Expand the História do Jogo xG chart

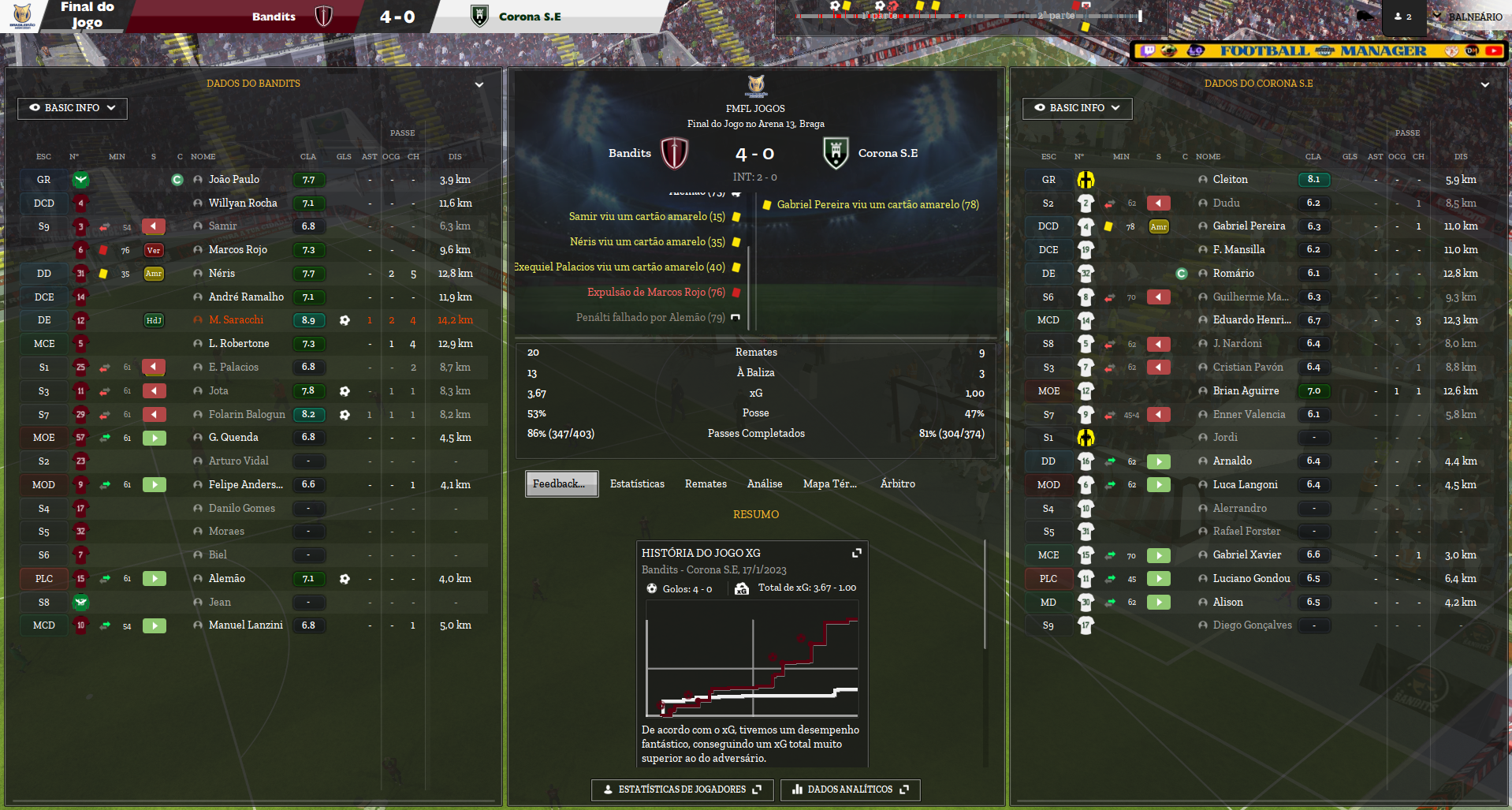point(857,553)
